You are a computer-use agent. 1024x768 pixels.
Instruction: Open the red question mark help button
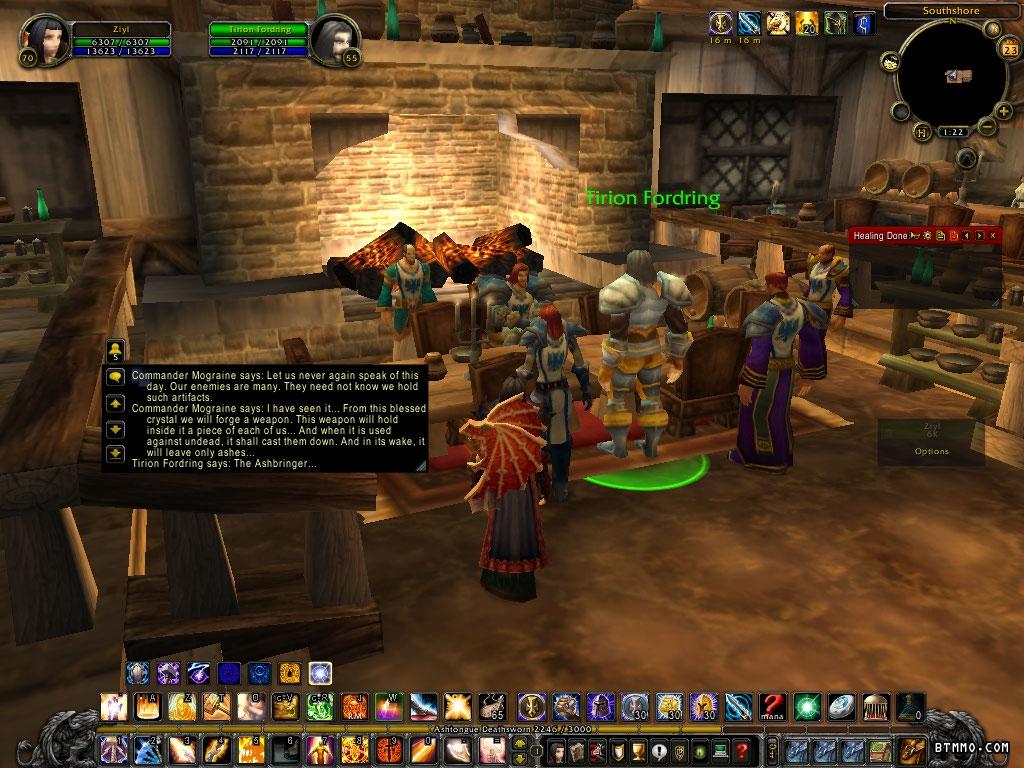pos(741,750)
